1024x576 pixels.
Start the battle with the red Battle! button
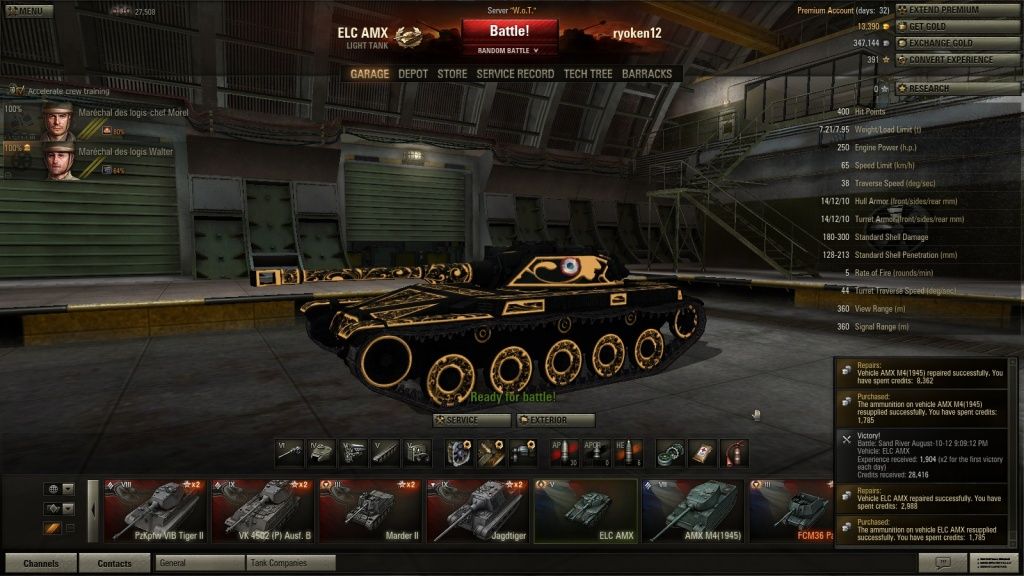(x=509, y=31)
